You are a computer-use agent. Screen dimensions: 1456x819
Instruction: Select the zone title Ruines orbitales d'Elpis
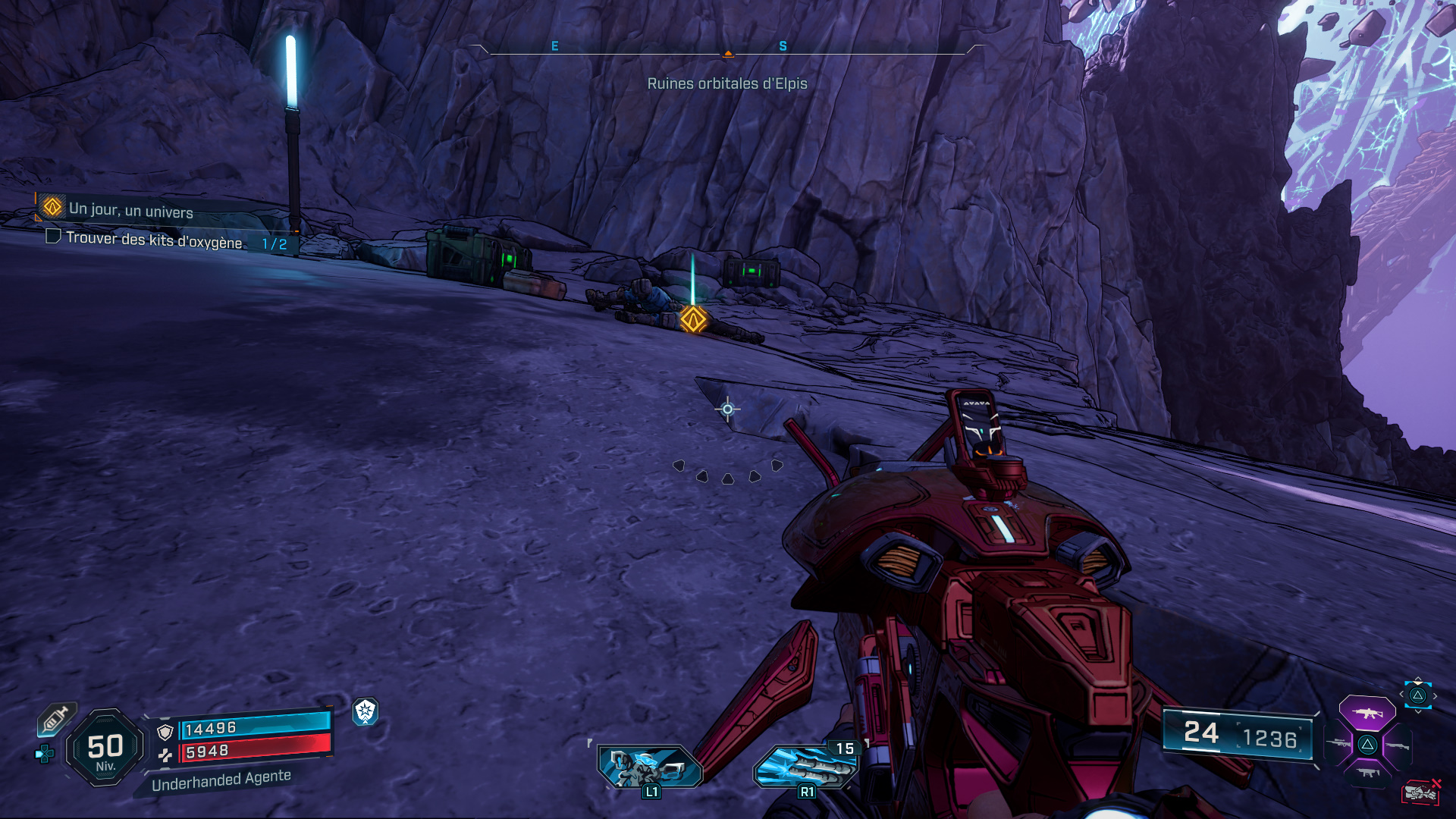click(x=728, y=84)
